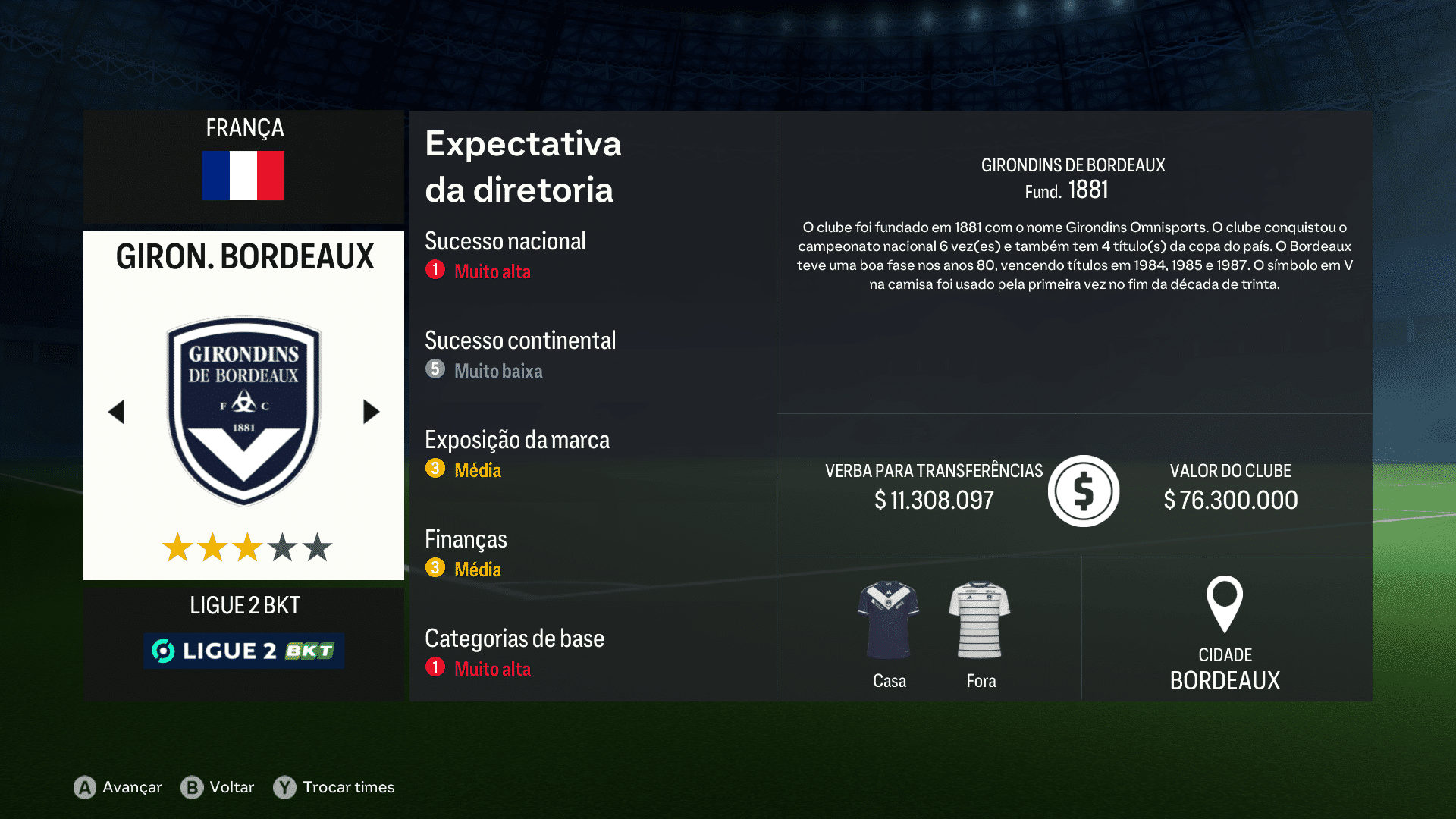Viewport: 1456px width, 819px height.
Task: Click the right arrow to browse teams
Action: tap(371, 412)
